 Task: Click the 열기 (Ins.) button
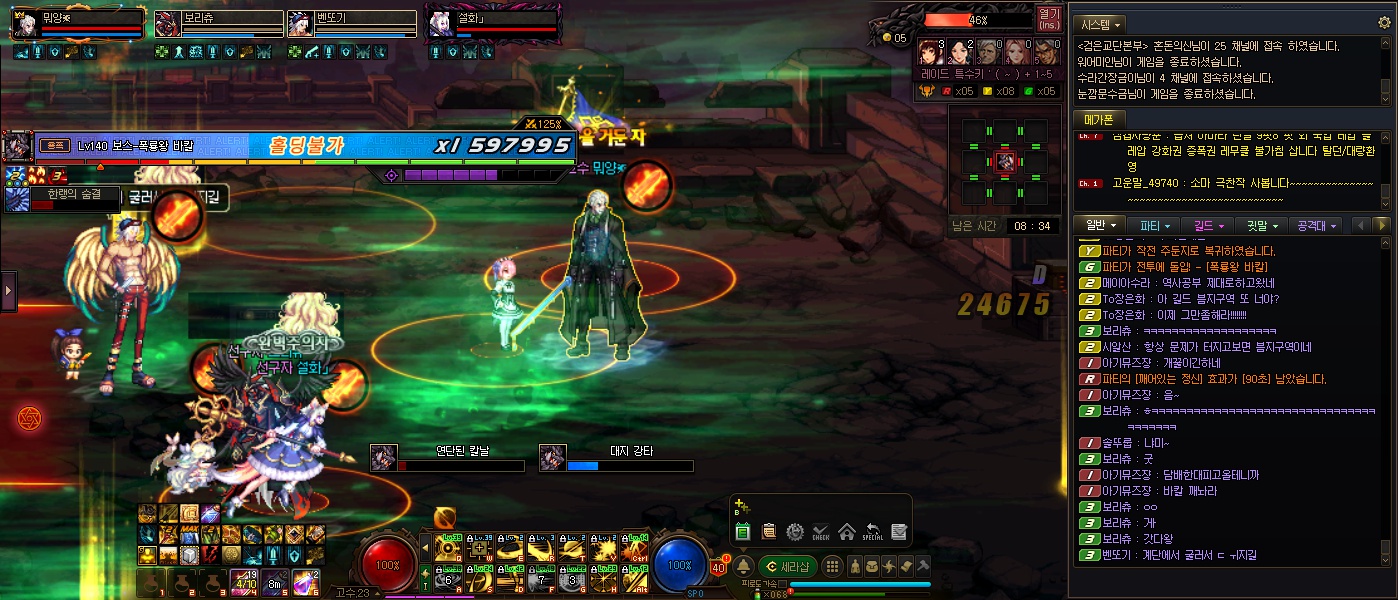[x=1049, y=19]
